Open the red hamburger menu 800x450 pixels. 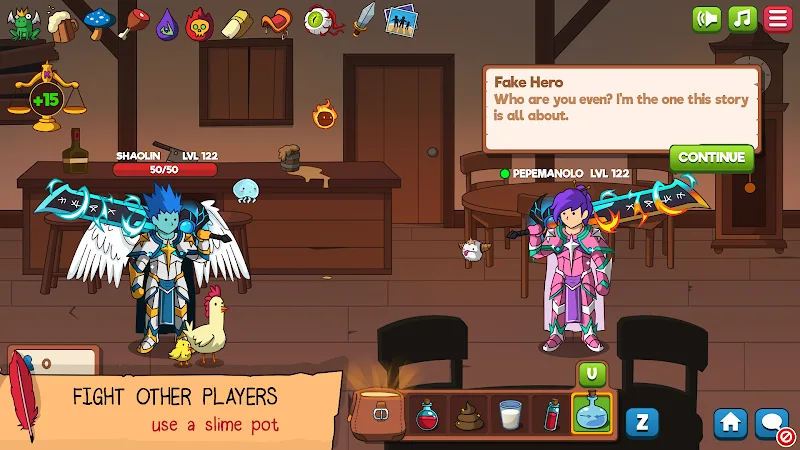point(777,19)
